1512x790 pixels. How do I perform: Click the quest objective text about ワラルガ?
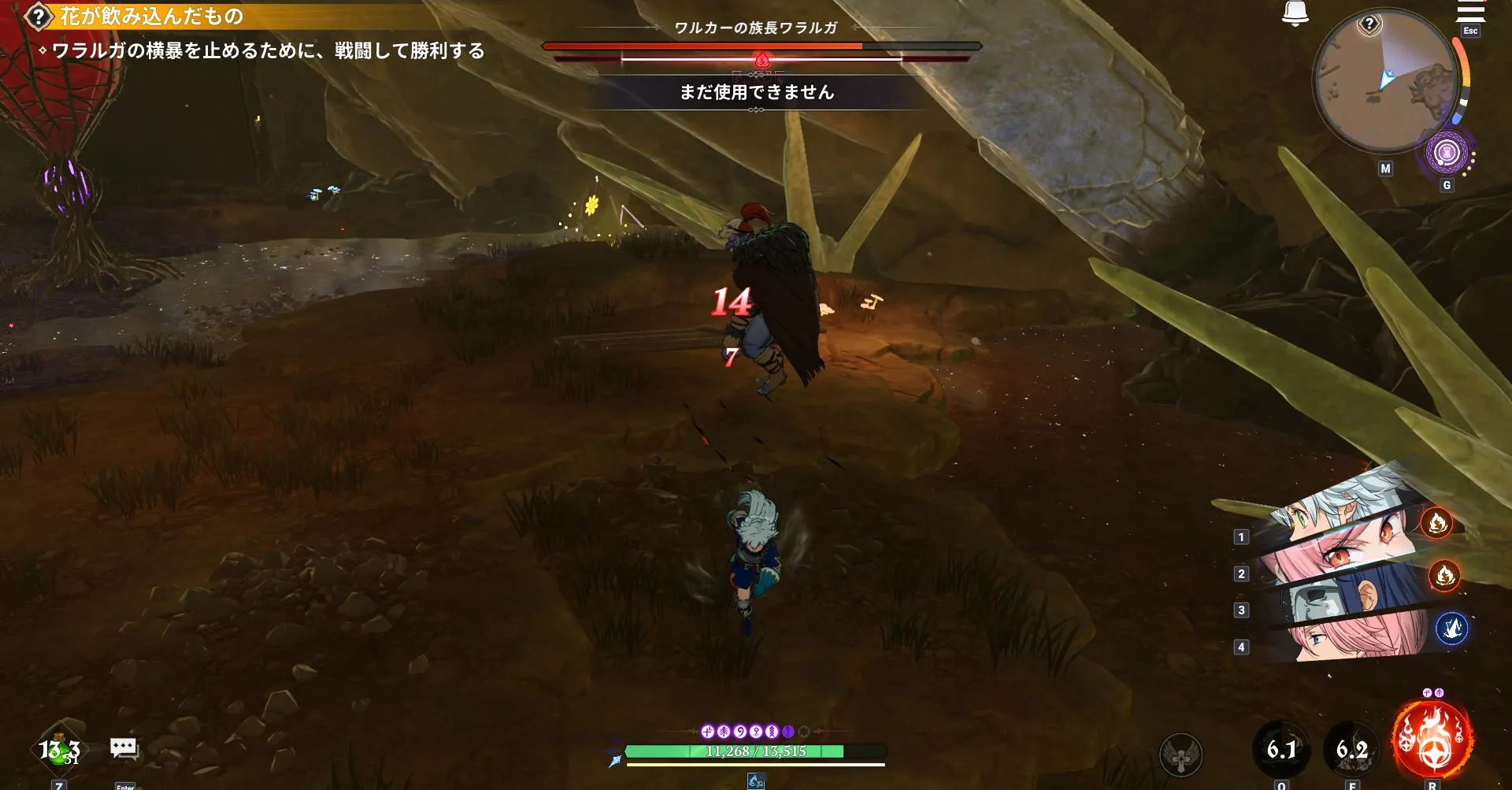coord(268,50)
